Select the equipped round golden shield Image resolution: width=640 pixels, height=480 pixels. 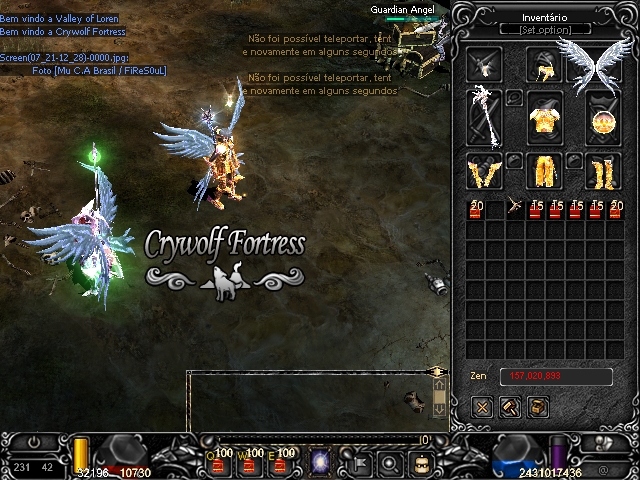(603, 118)
